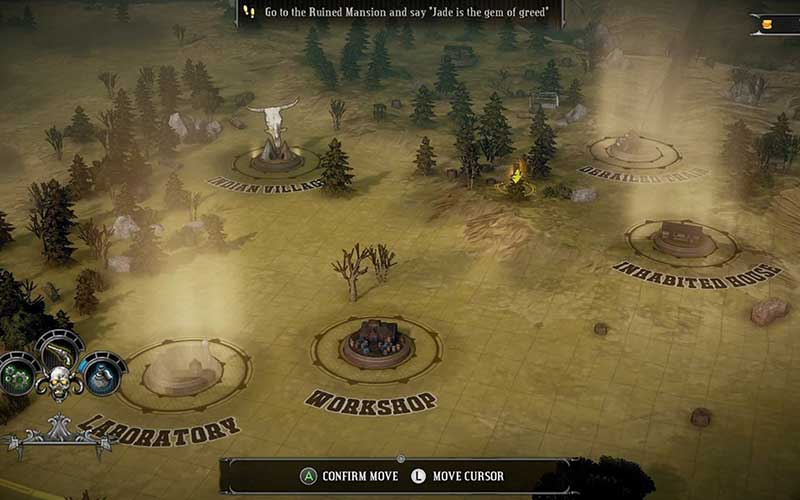Travel to the Indian Village location
Image resolution: width=800 pixels, height=500 pixels.
pos(274,154)
